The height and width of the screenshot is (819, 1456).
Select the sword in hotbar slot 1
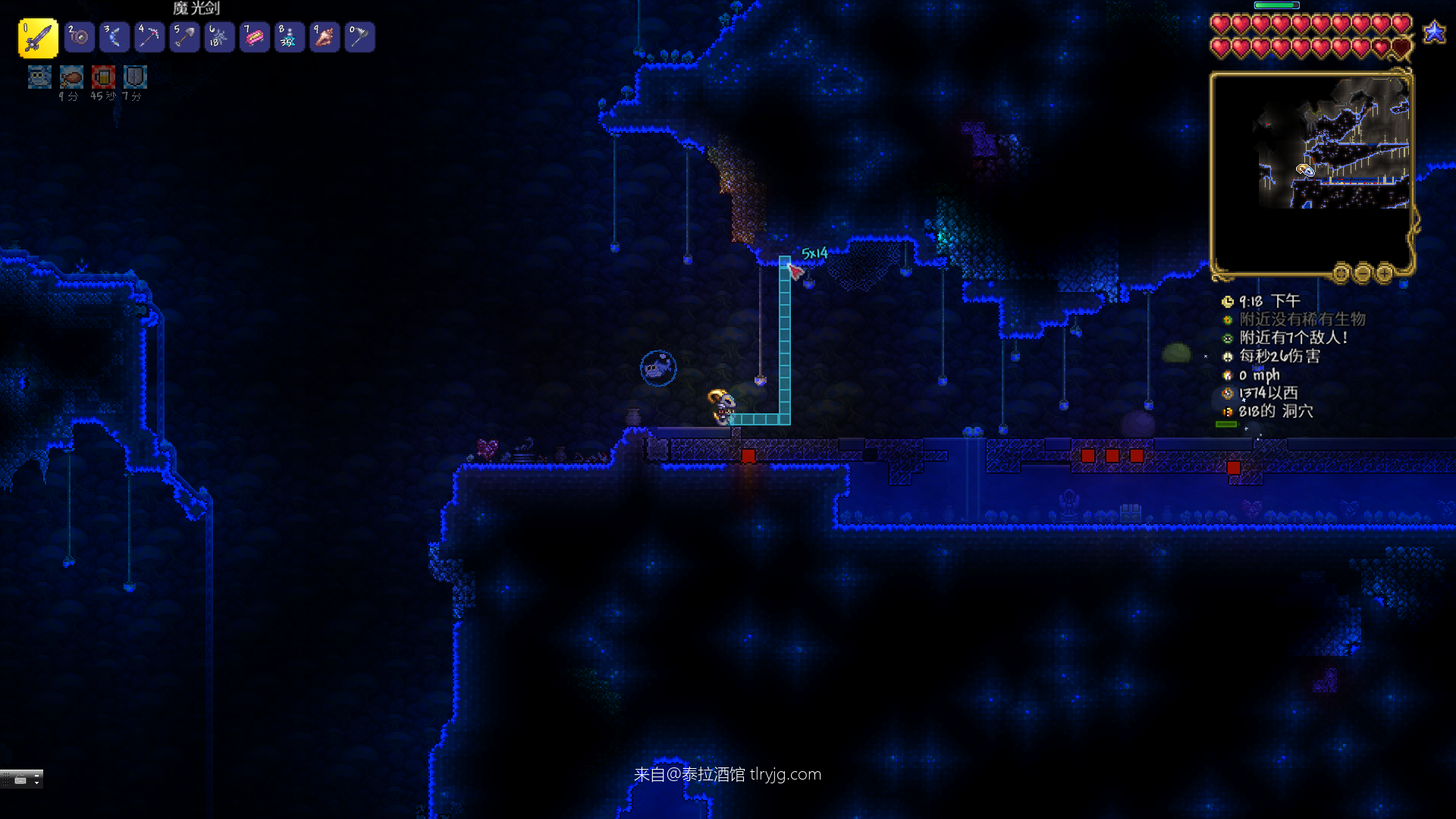pos(37,37)
